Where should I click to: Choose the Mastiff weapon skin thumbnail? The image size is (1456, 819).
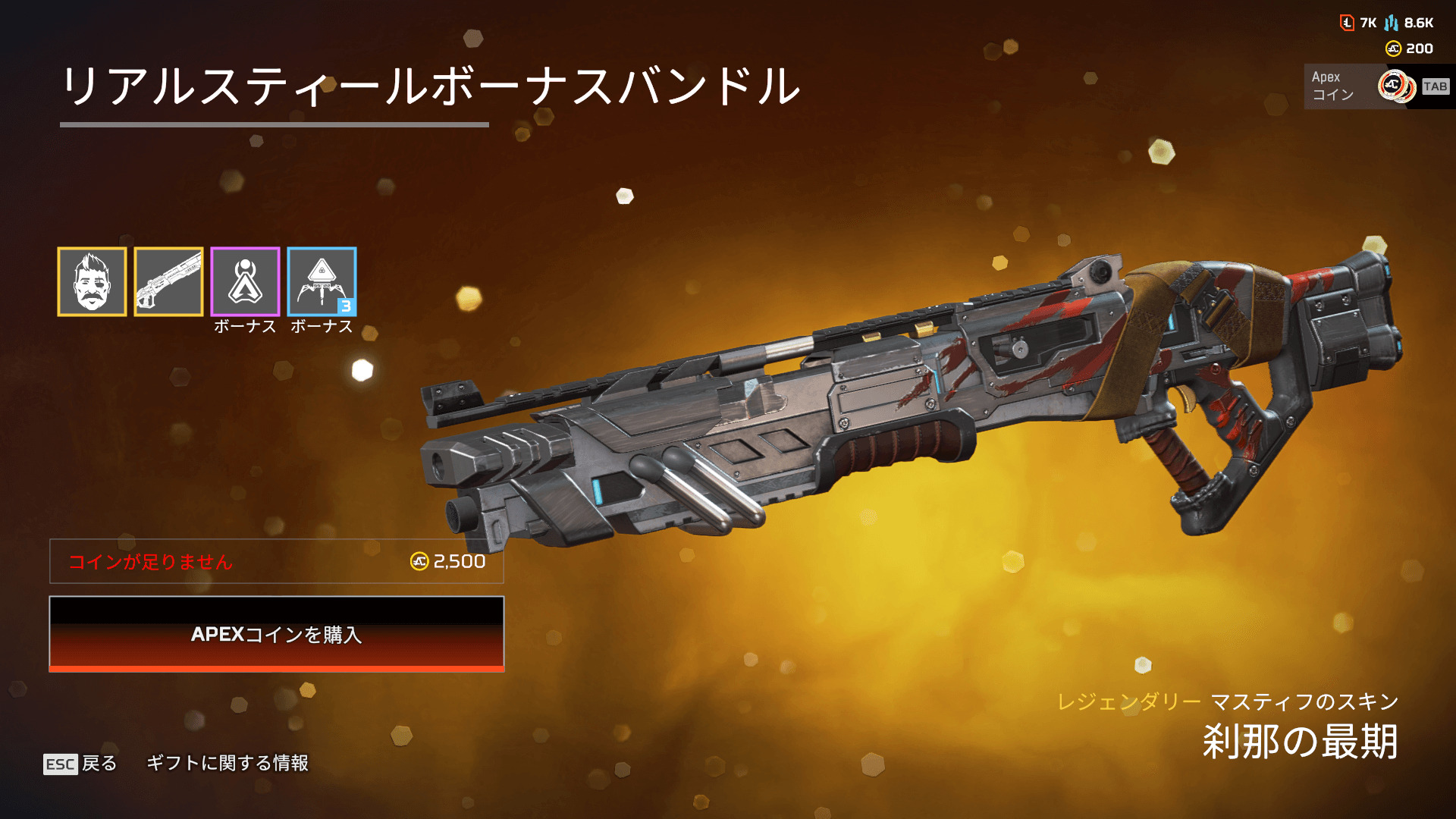click(168, 281)
